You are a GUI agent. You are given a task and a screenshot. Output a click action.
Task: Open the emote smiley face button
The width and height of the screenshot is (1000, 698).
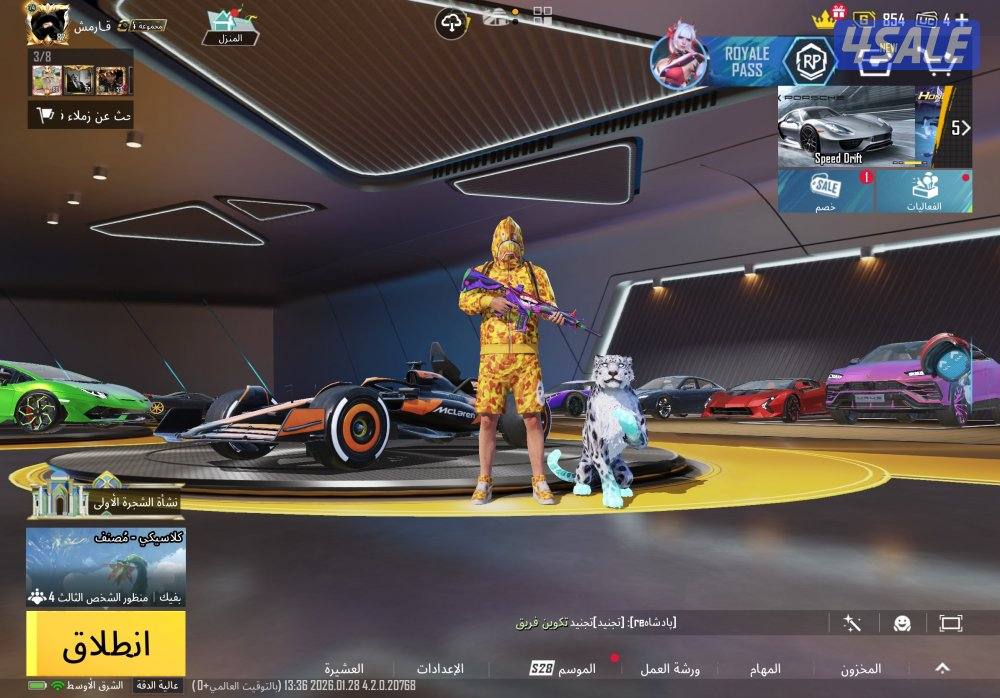coord(902,623)
